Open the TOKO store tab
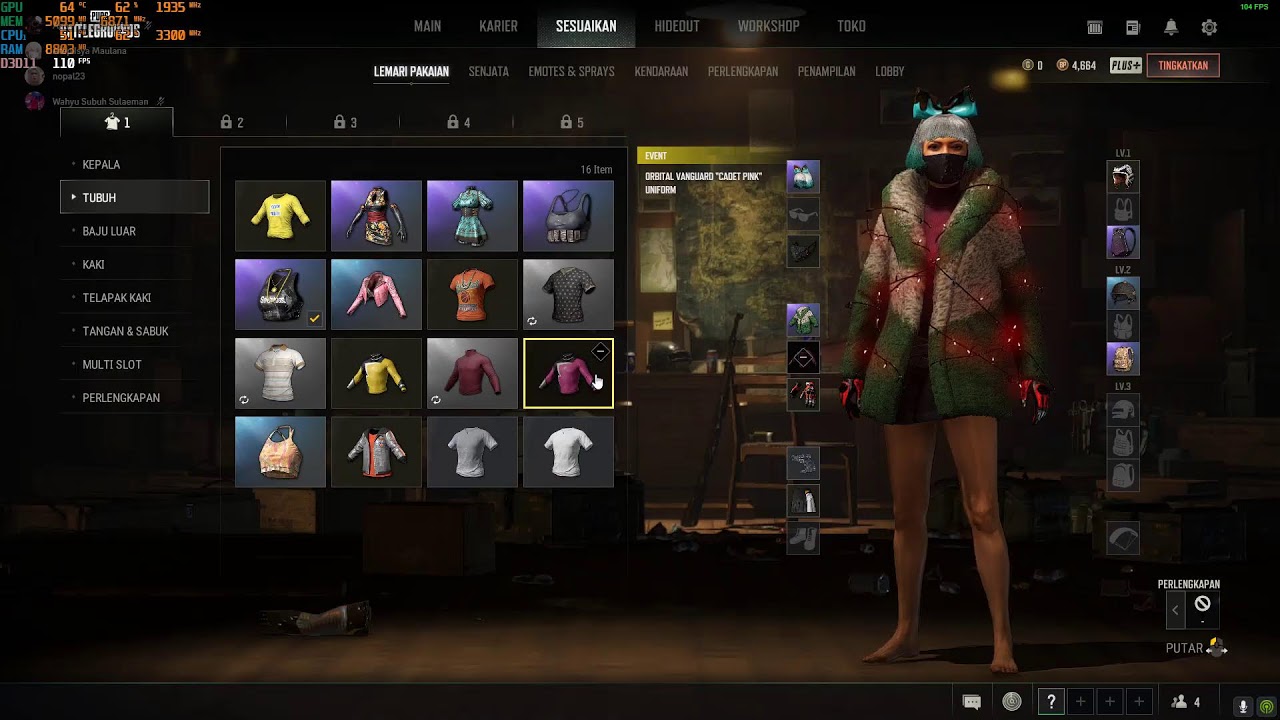 [x=851, y=26]
